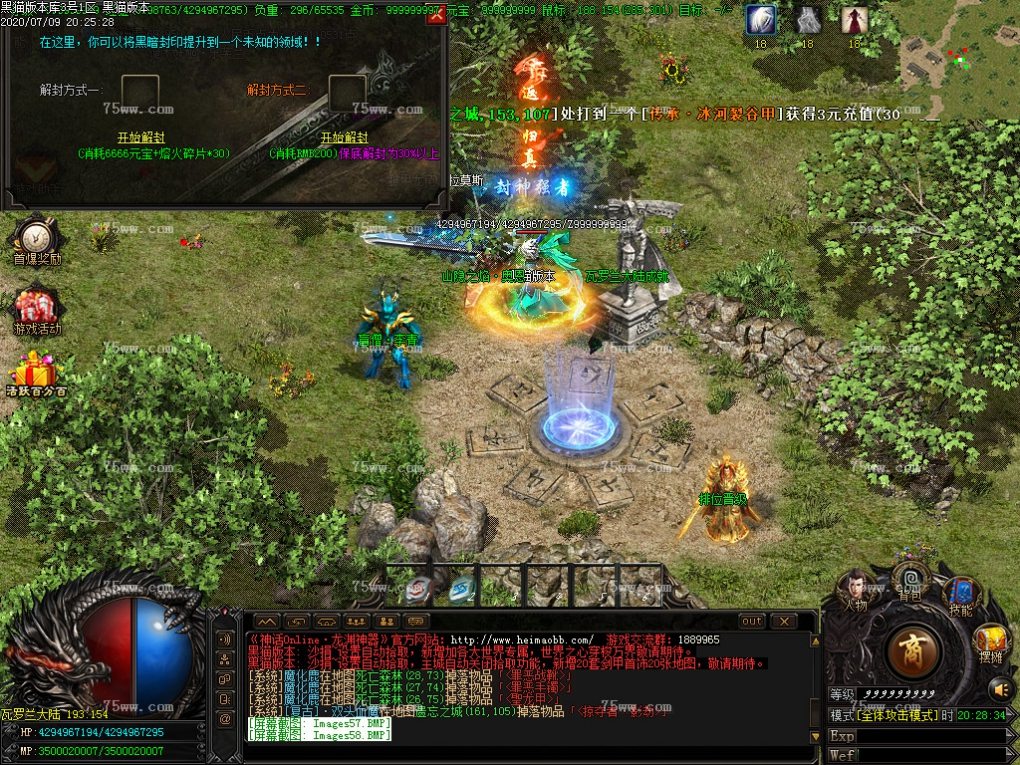Screen dimensions: 1020x765
Task: Click the red-robed figure buff icon
Action: pyautogui.click(x=854, y=20)
